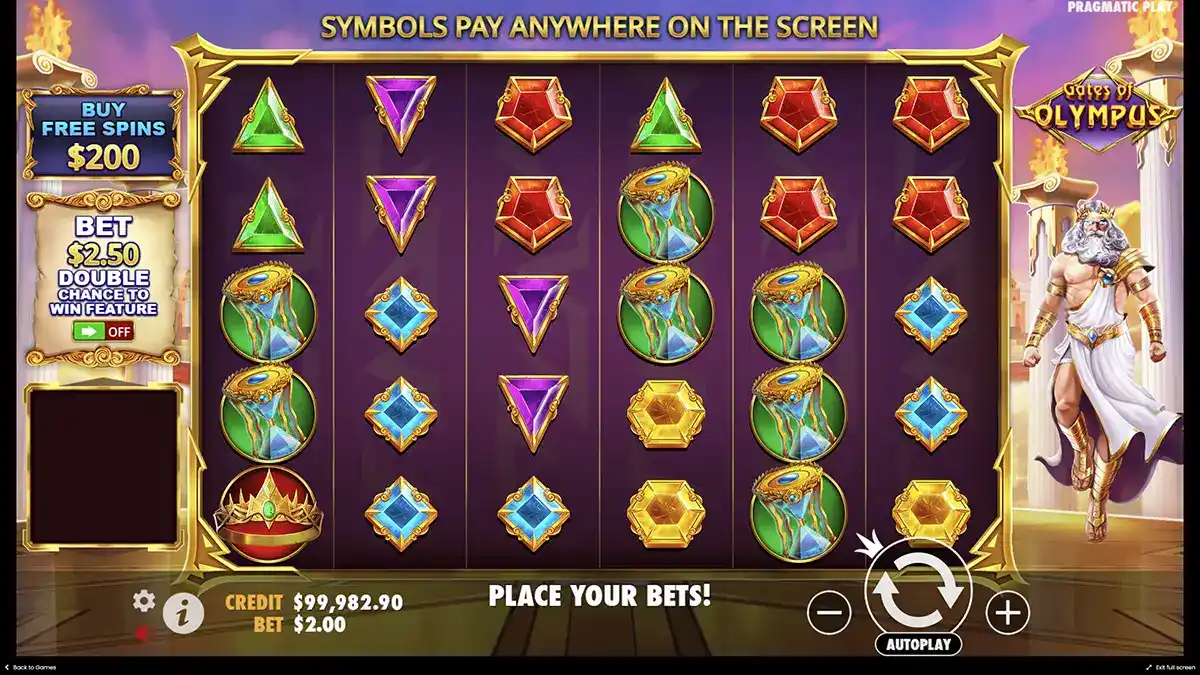Image resolution: width=1200 pixels, height=675 pixels.
Task: Increase the bet with the plus button
Action: pos(1007,612)
